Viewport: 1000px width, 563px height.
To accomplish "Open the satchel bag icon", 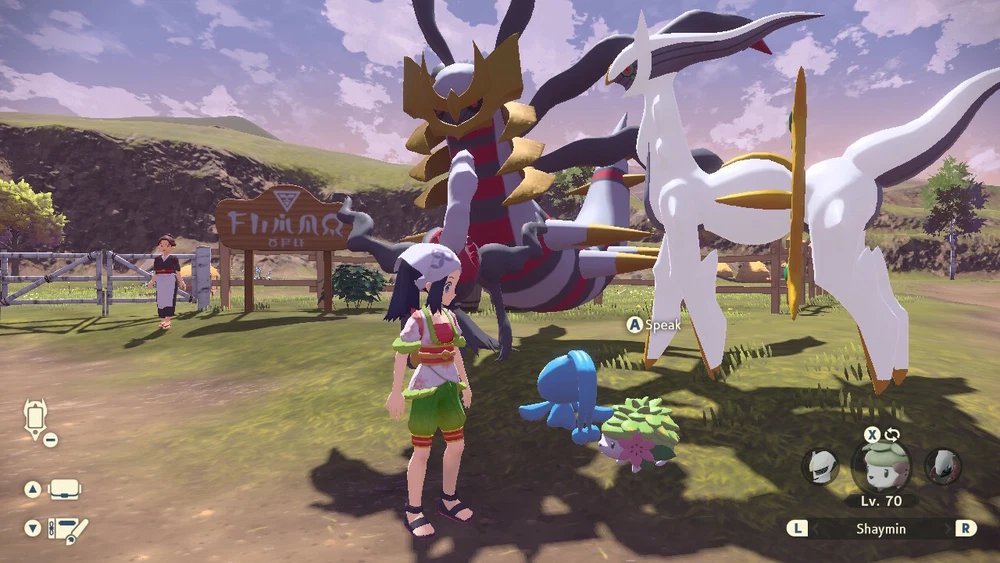I will coord(65,489).
